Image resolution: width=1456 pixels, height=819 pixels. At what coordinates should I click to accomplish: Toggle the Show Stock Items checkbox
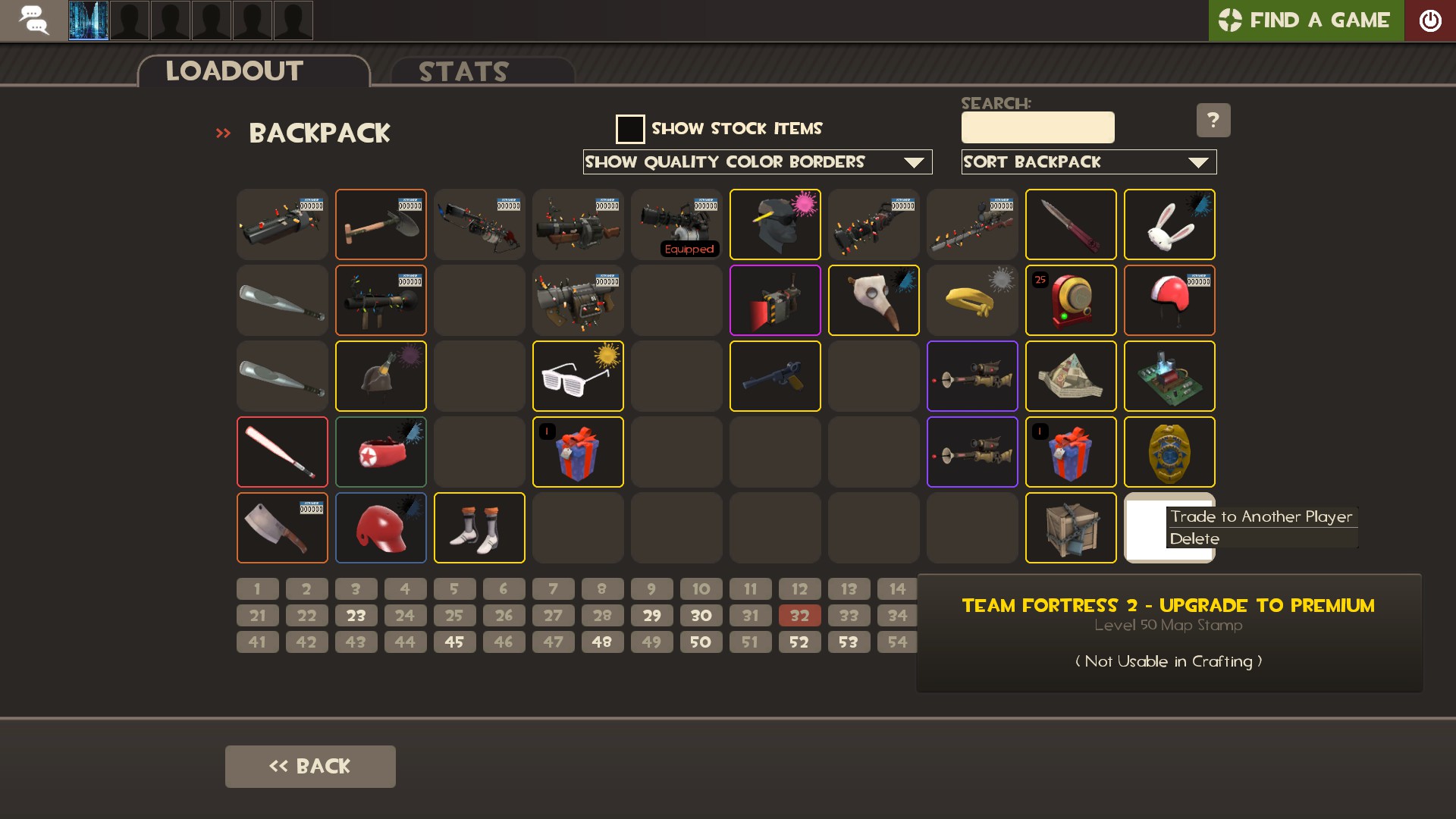[630, 129]
